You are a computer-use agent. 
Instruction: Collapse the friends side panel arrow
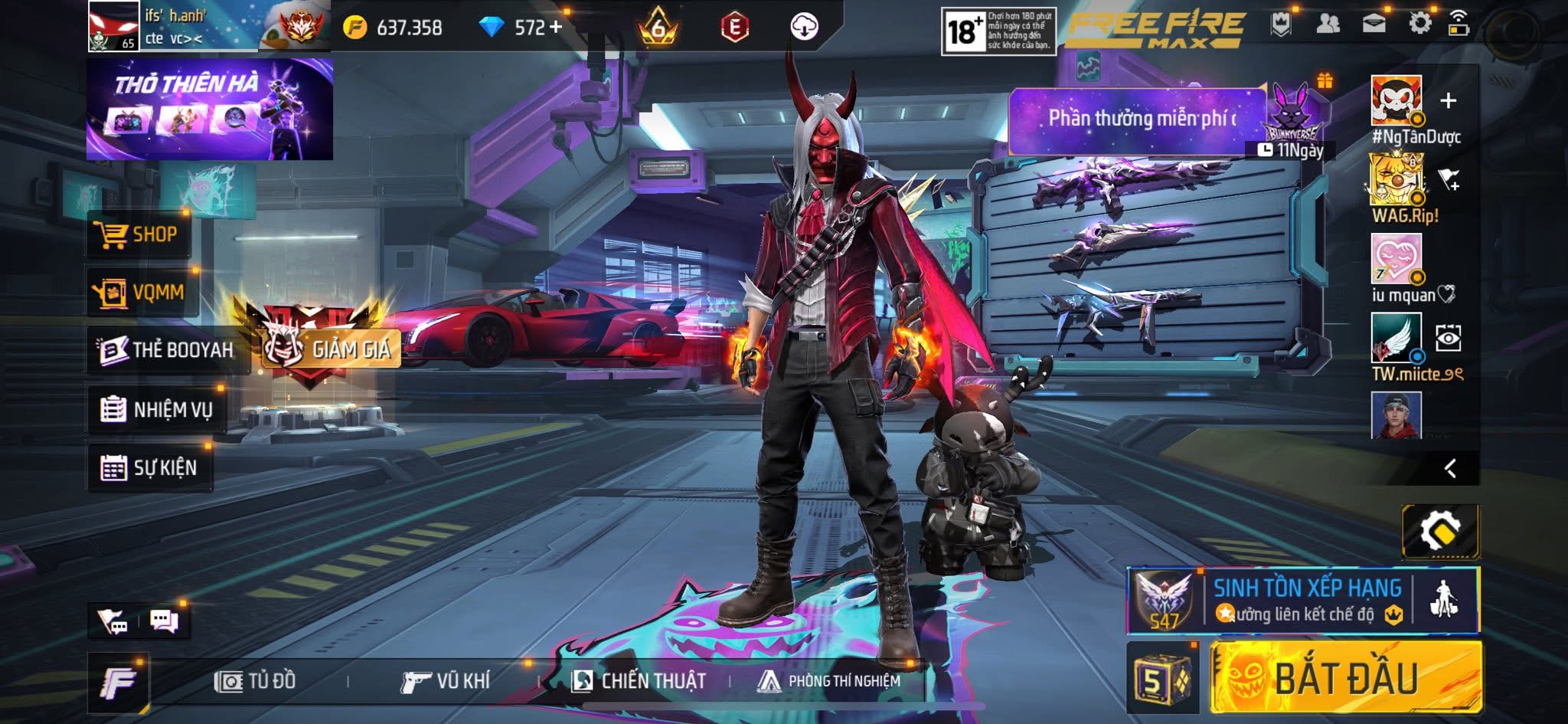pyautogui.click(x=1449, y=468)
